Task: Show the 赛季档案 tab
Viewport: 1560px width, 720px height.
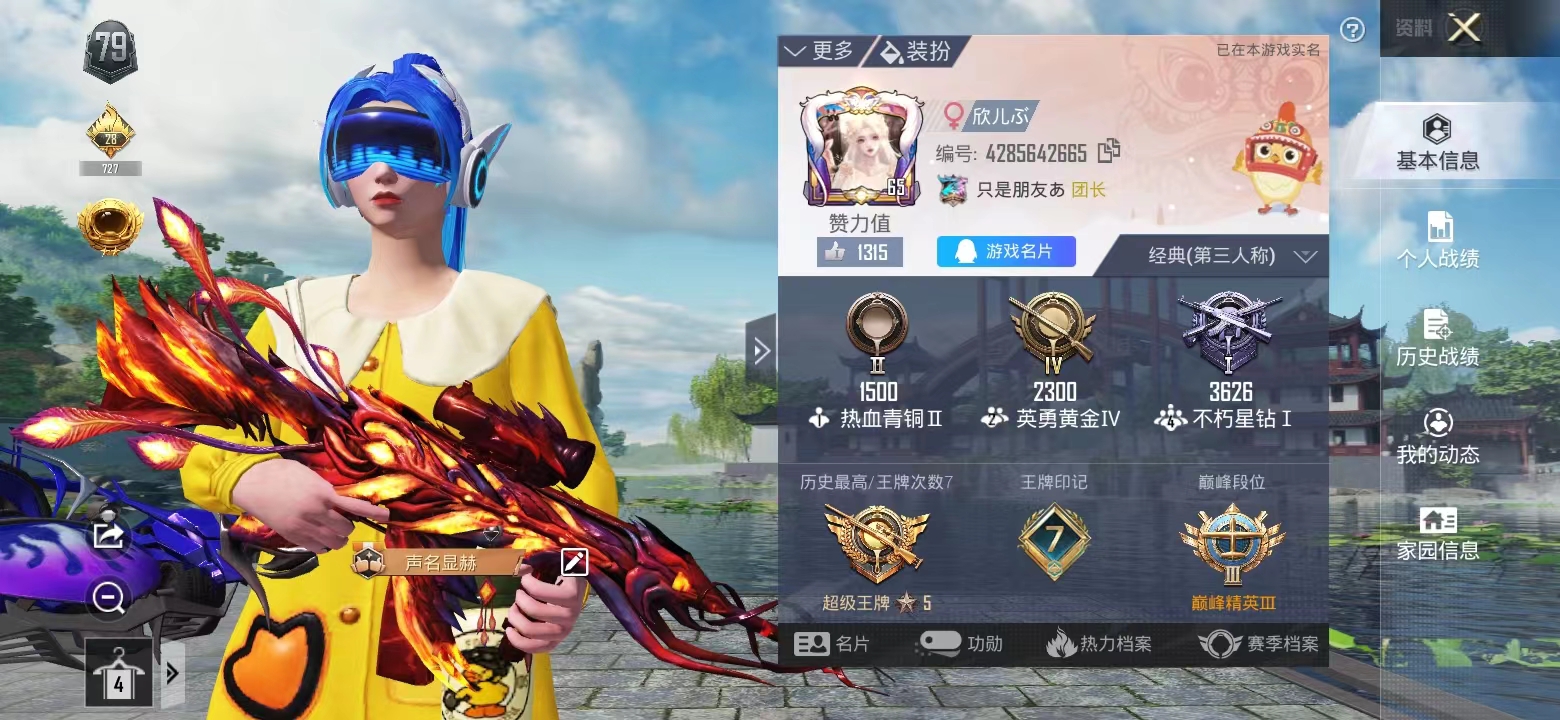Action: (x=1260, y=644)
